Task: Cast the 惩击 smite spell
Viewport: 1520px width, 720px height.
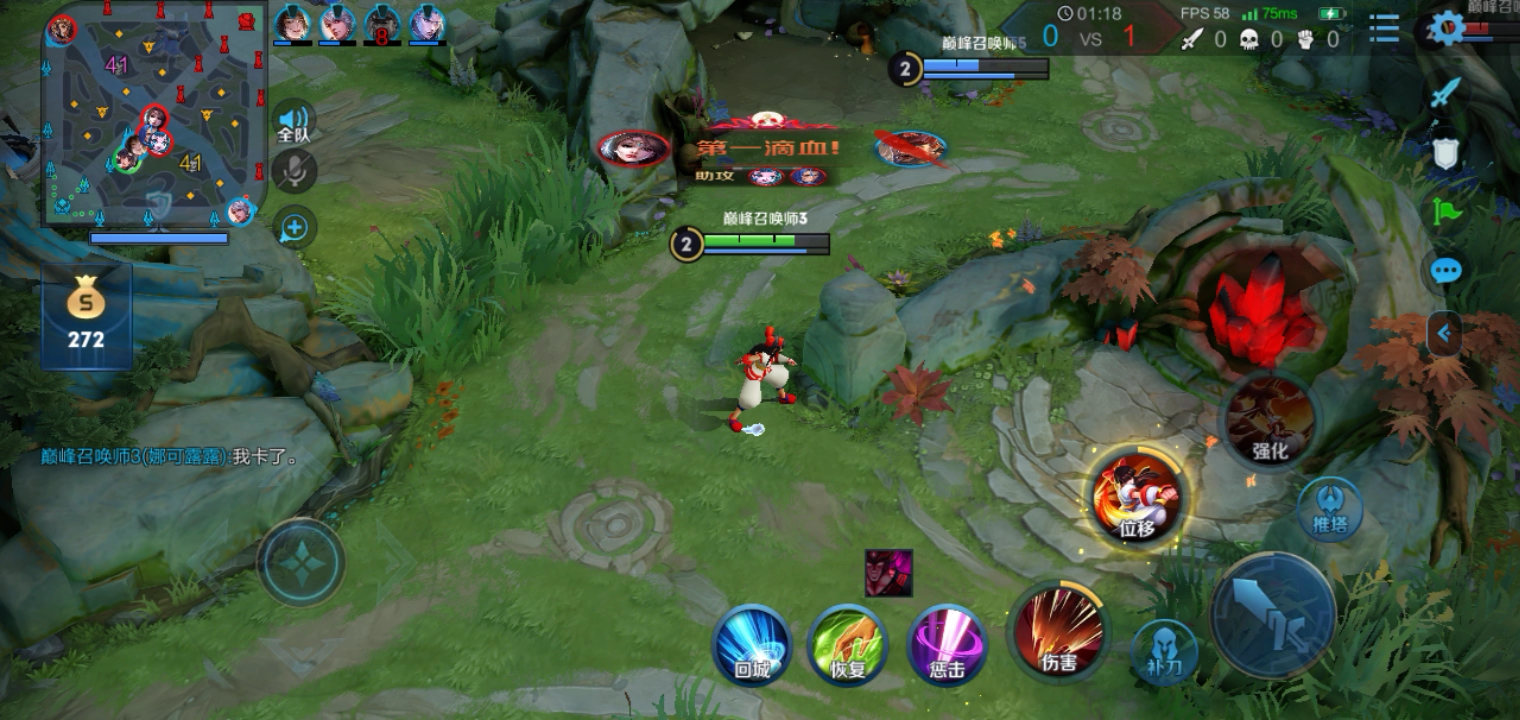Action: [946, 645]
